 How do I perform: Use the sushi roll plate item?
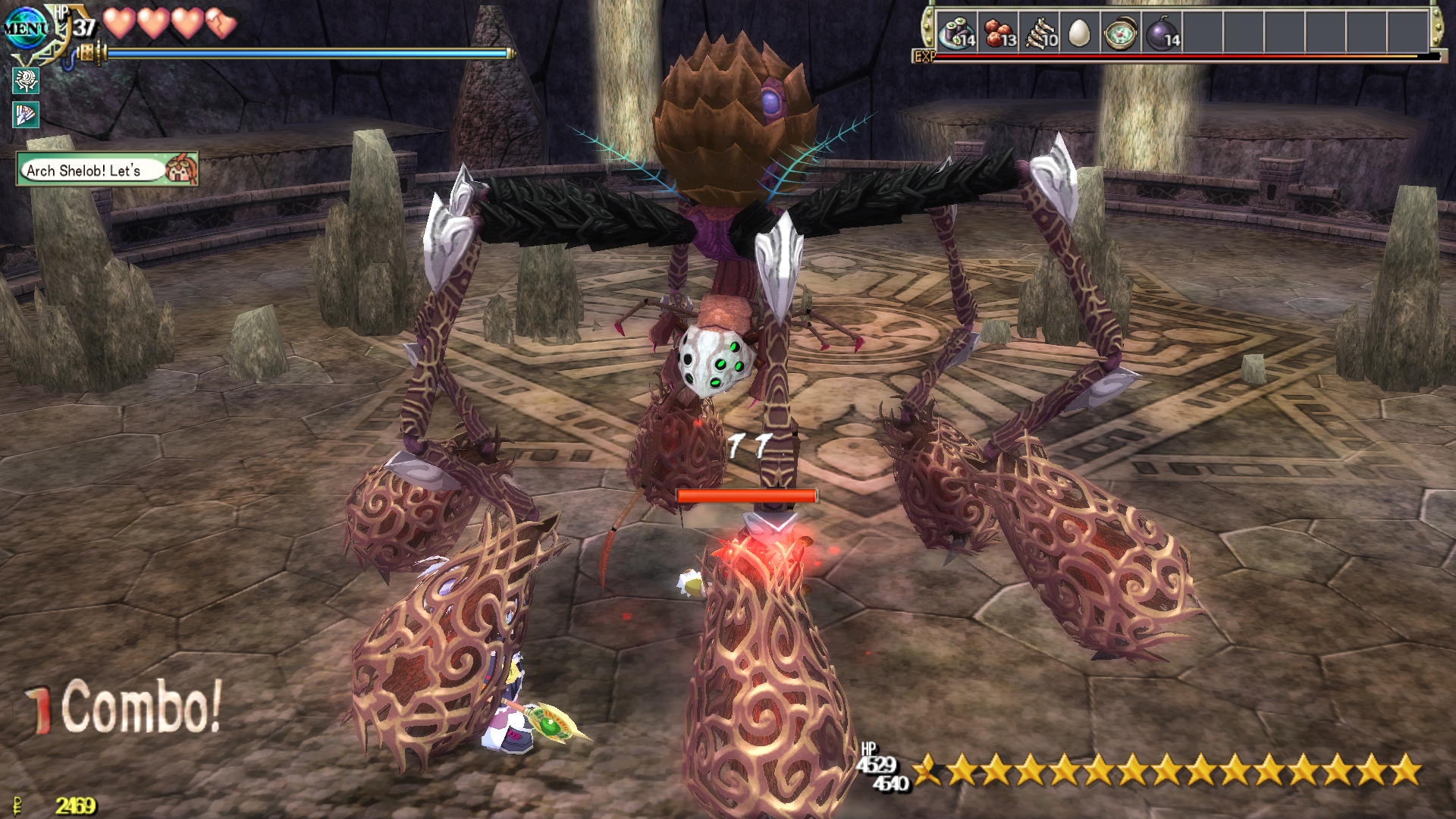coord(957,33)
